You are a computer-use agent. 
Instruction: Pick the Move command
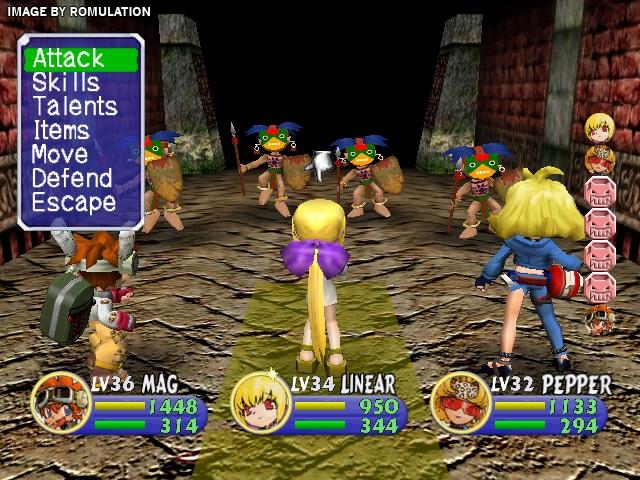(x=60, y=154)
